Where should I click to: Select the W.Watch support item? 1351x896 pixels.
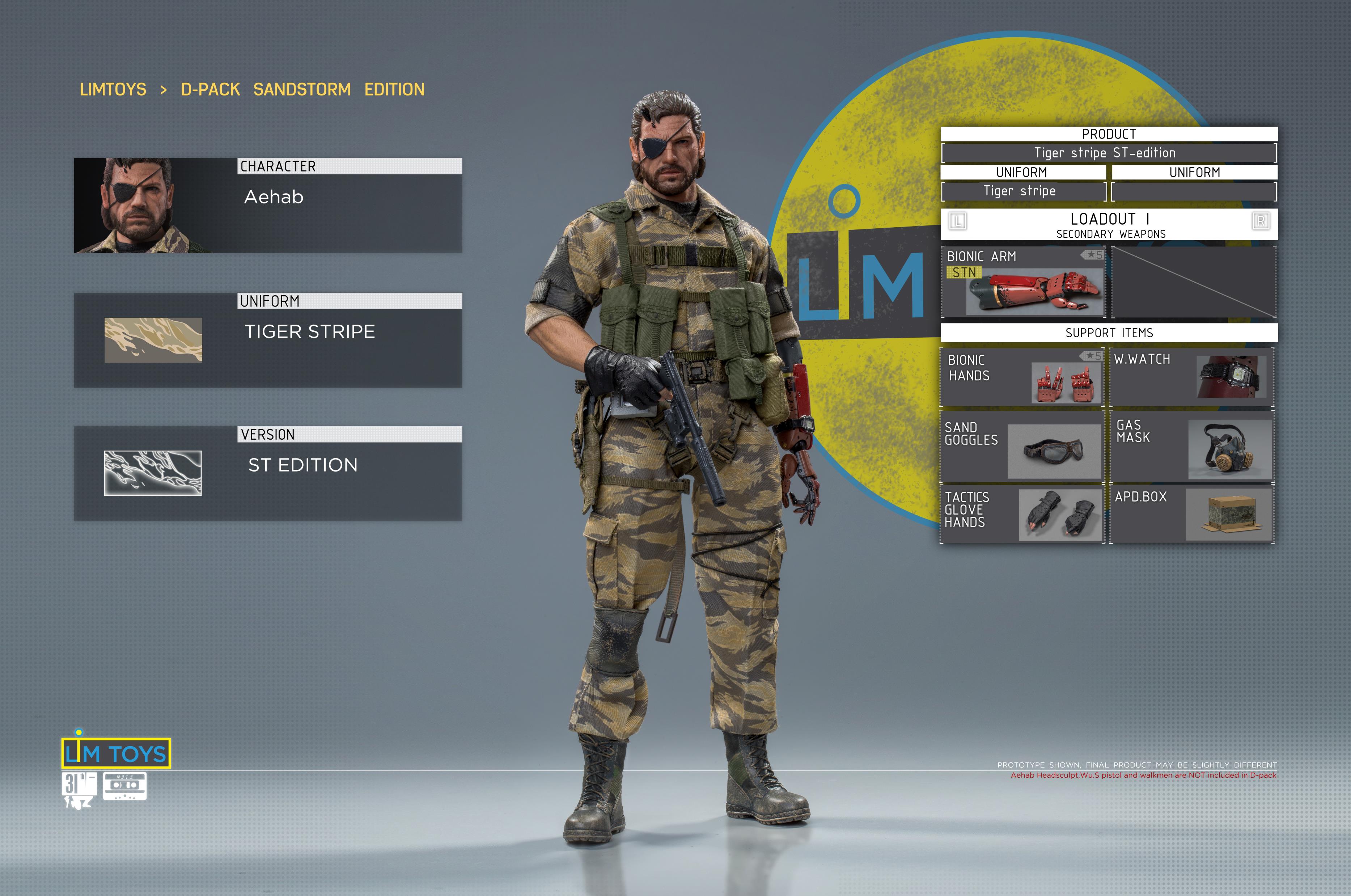pos(1192,377)
